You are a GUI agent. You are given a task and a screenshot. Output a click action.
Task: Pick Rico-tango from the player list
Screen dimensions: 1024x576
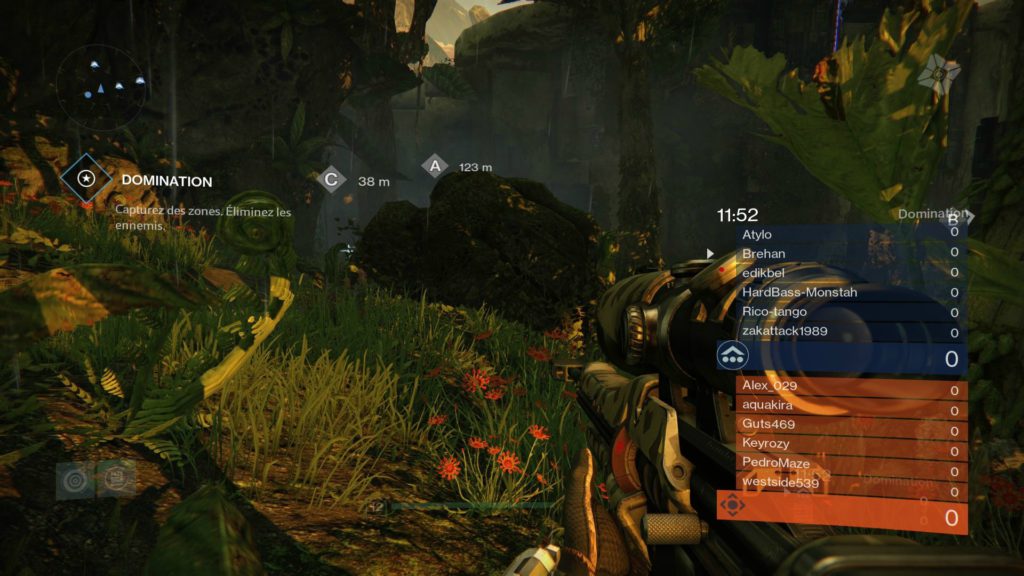coord(852,312)
